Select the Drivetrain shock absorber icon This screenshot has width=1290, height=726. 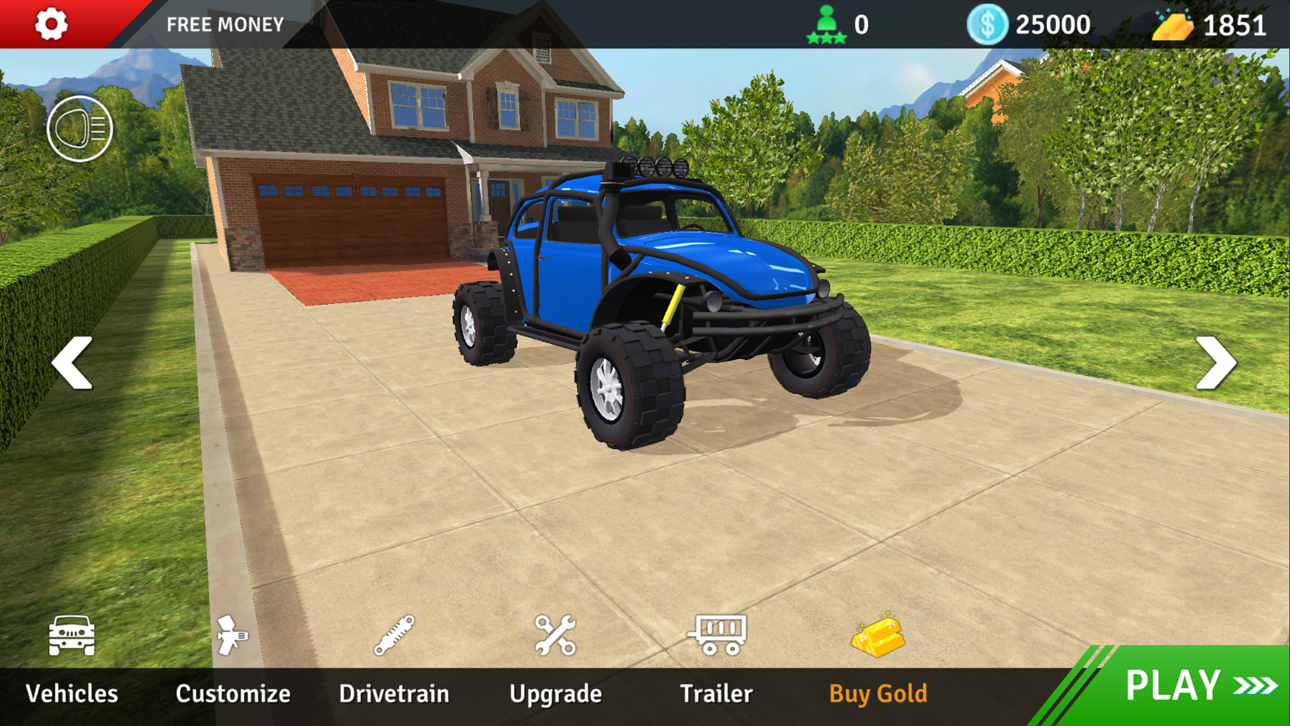tap(394, 634)
